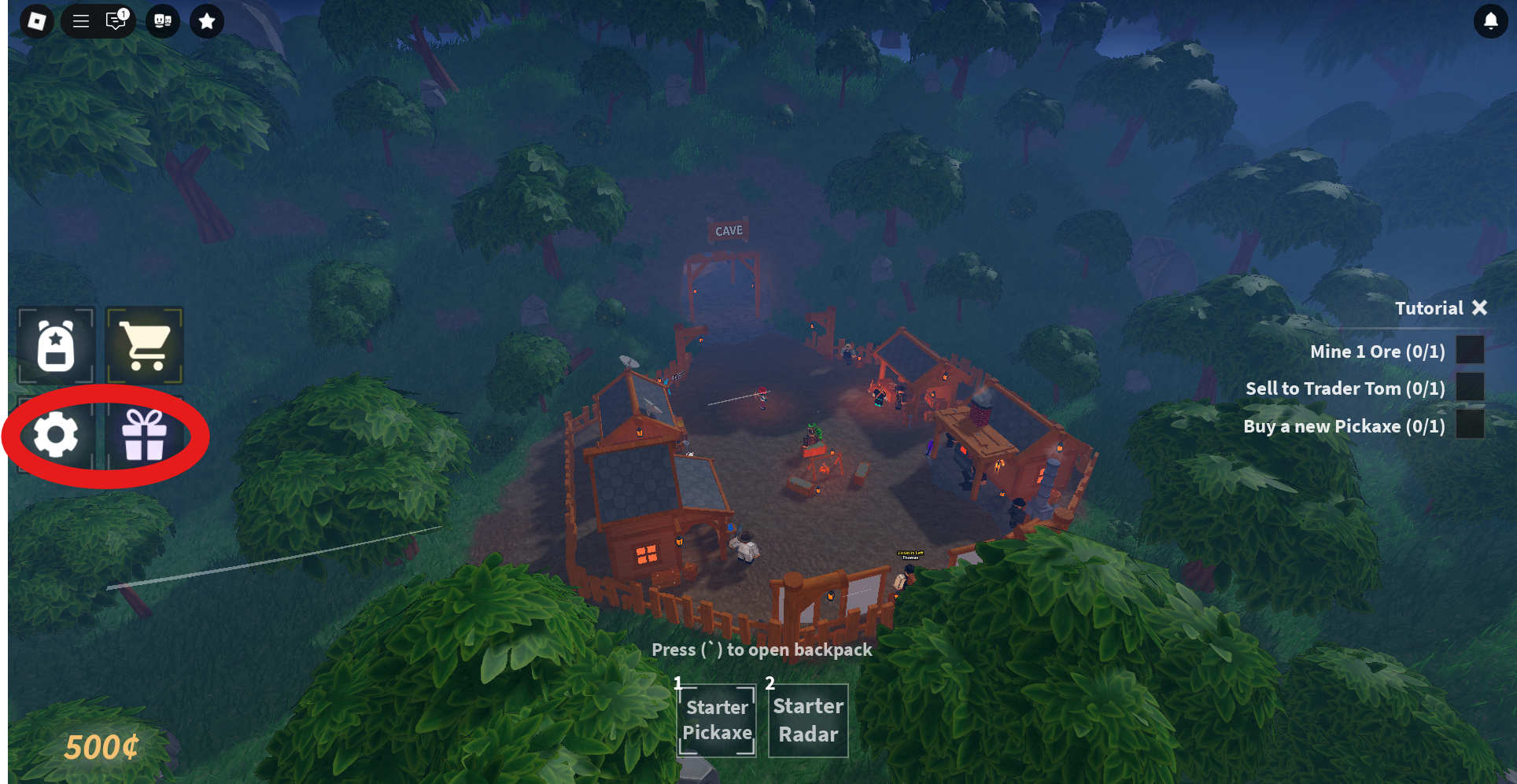1517x784 pixels.
Task: Open the chat bubble with notification
Action: tap(115, 21)
